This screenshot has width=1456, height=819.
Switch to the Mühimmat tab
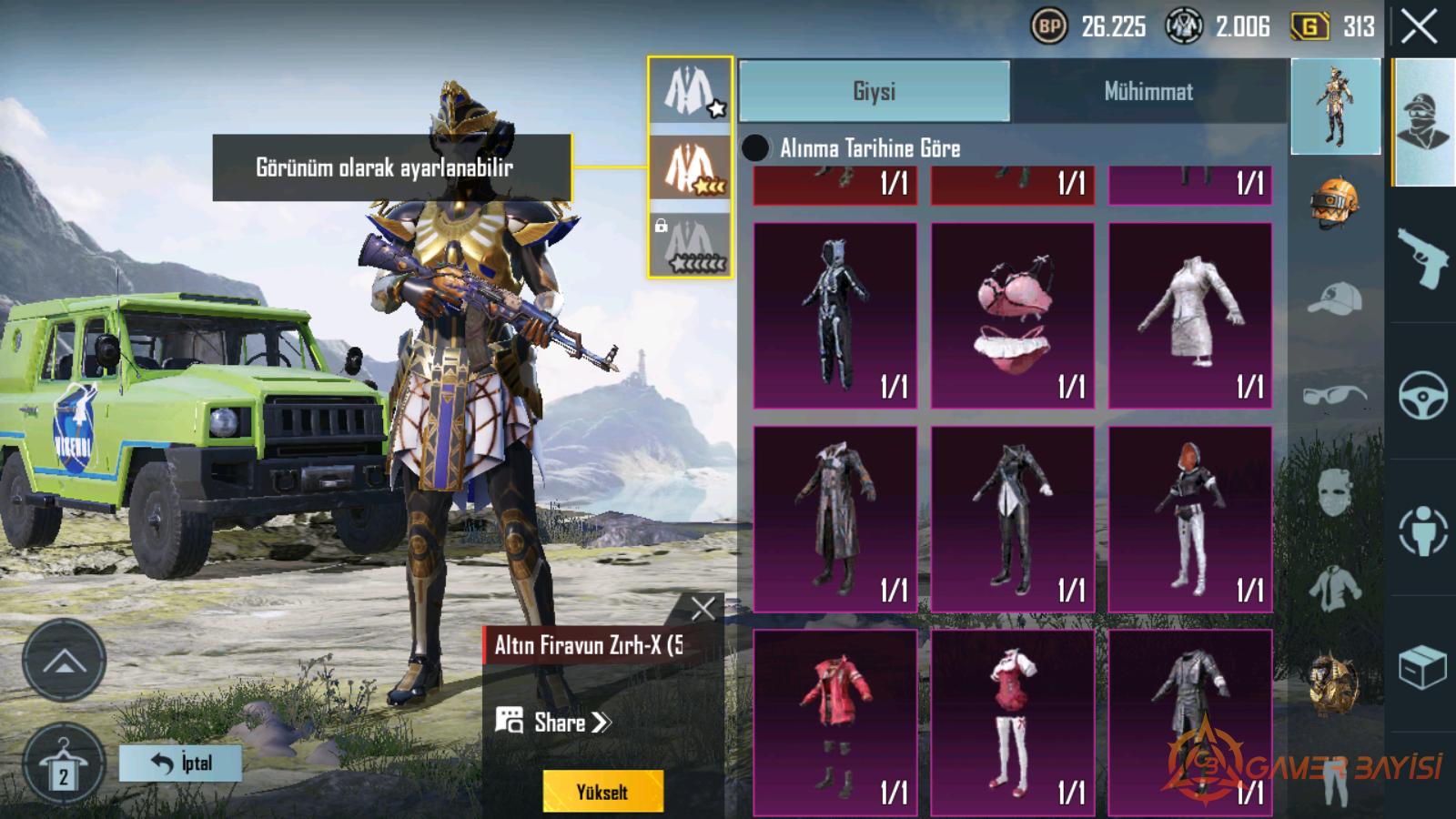pos(1148,91)
